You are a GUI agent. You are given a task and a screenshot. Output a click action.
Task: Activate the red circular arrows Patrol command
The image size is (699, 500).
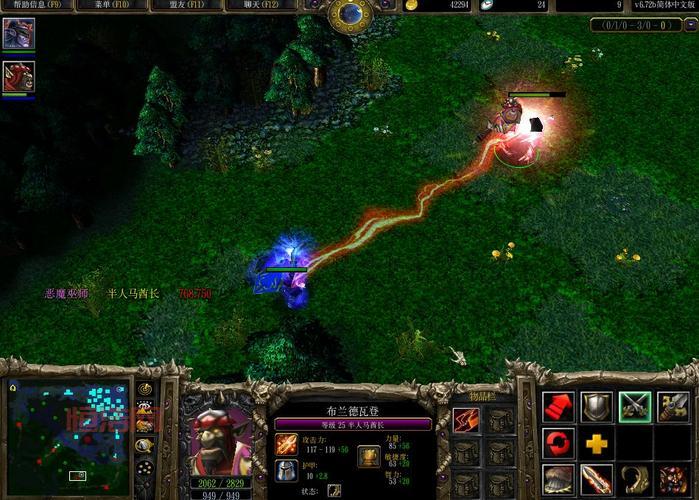tap(558, 442)
